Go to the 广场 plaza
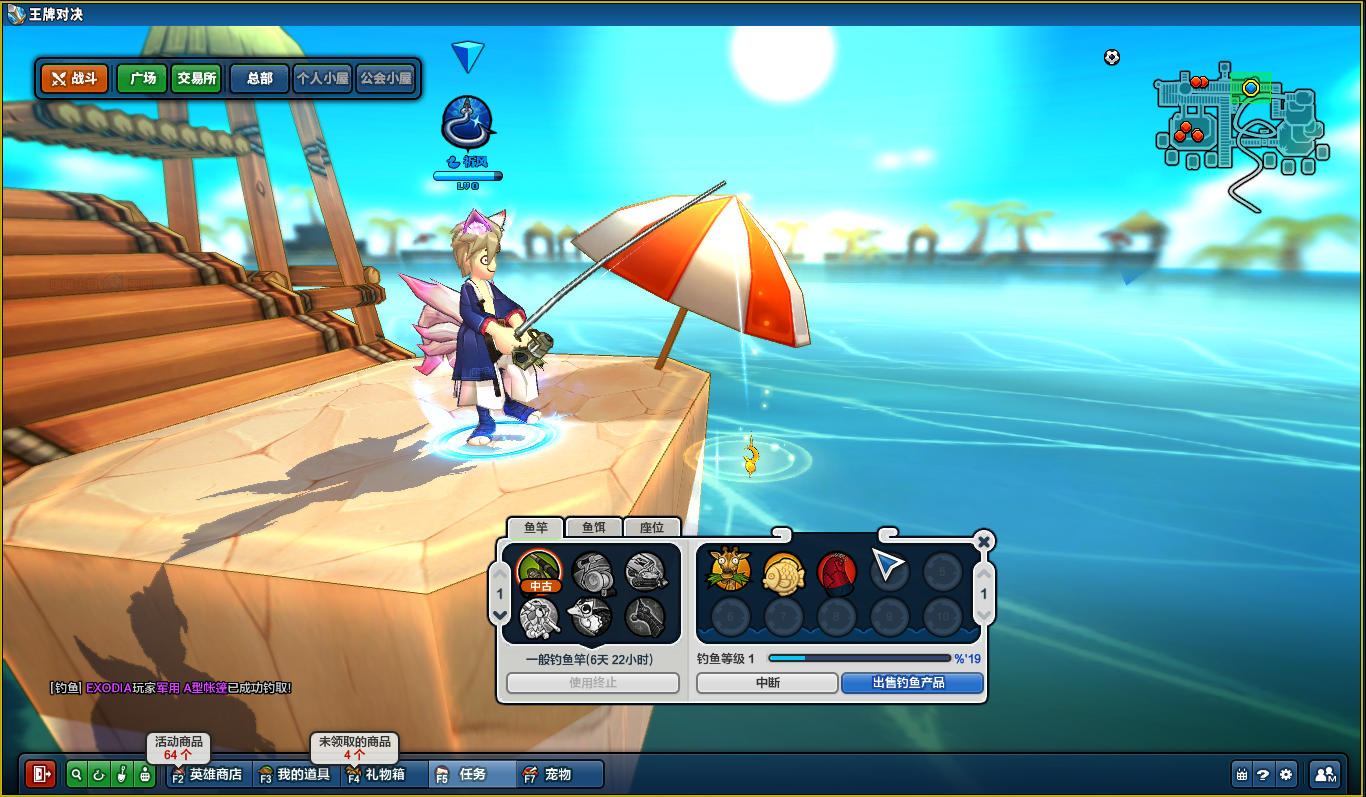1366x797 pixels. pos(142,78)
